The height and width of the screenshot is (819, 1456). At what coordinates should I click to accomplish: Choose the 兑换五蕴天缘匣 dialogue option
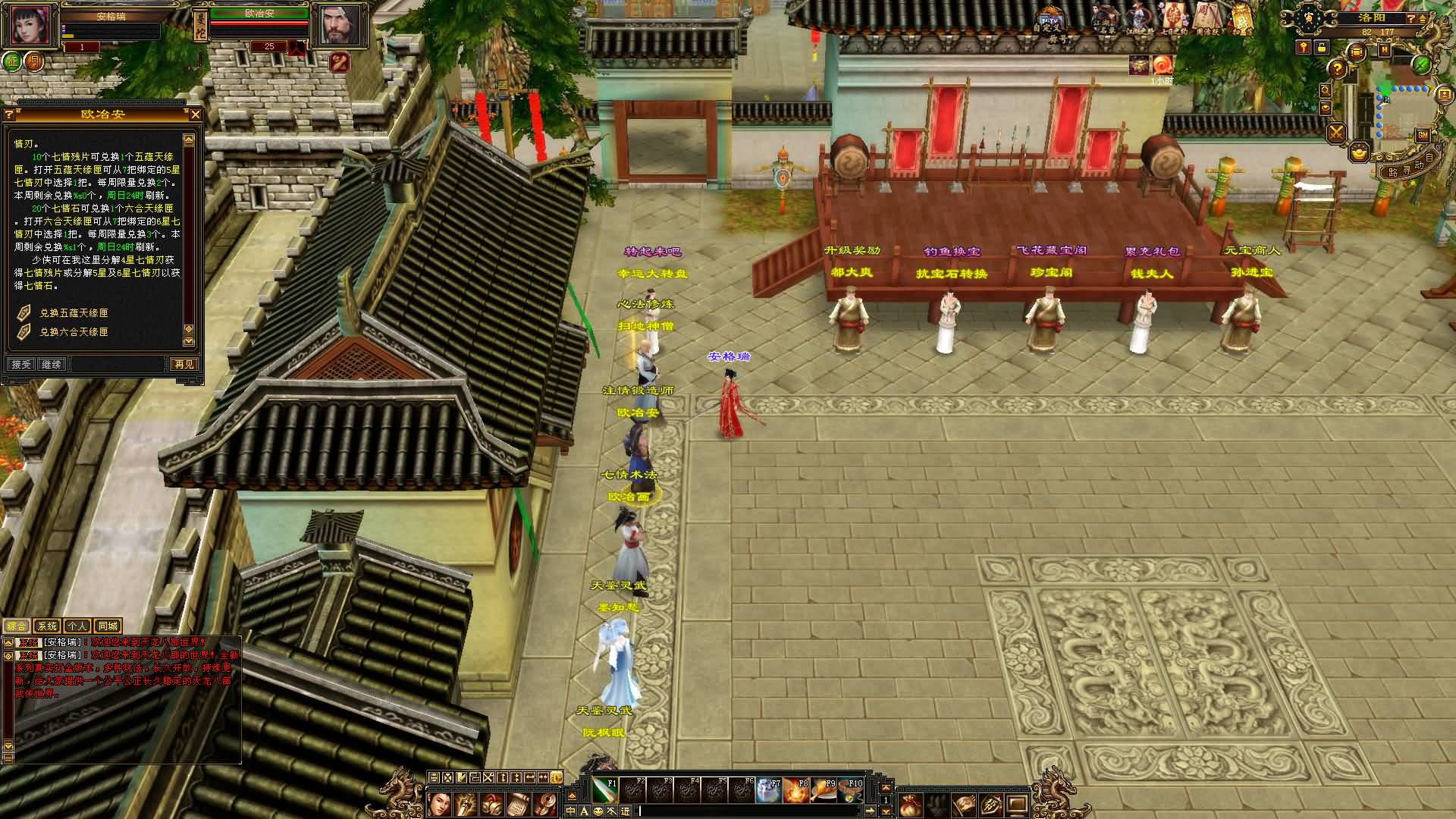tap(74, 312)
